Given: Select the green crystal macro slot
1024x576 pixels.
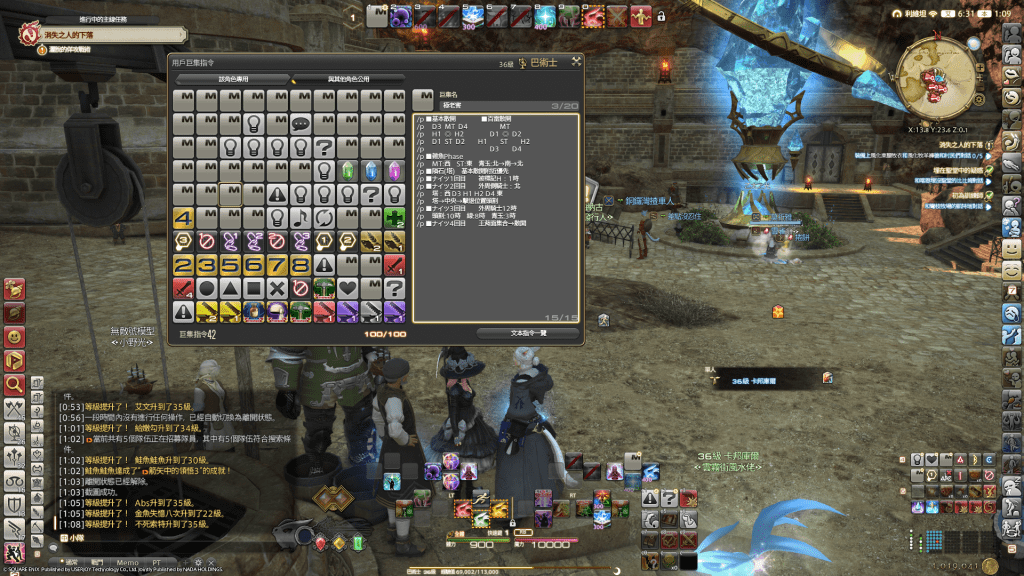Looking at the screenshot, I should coord(349,171).
